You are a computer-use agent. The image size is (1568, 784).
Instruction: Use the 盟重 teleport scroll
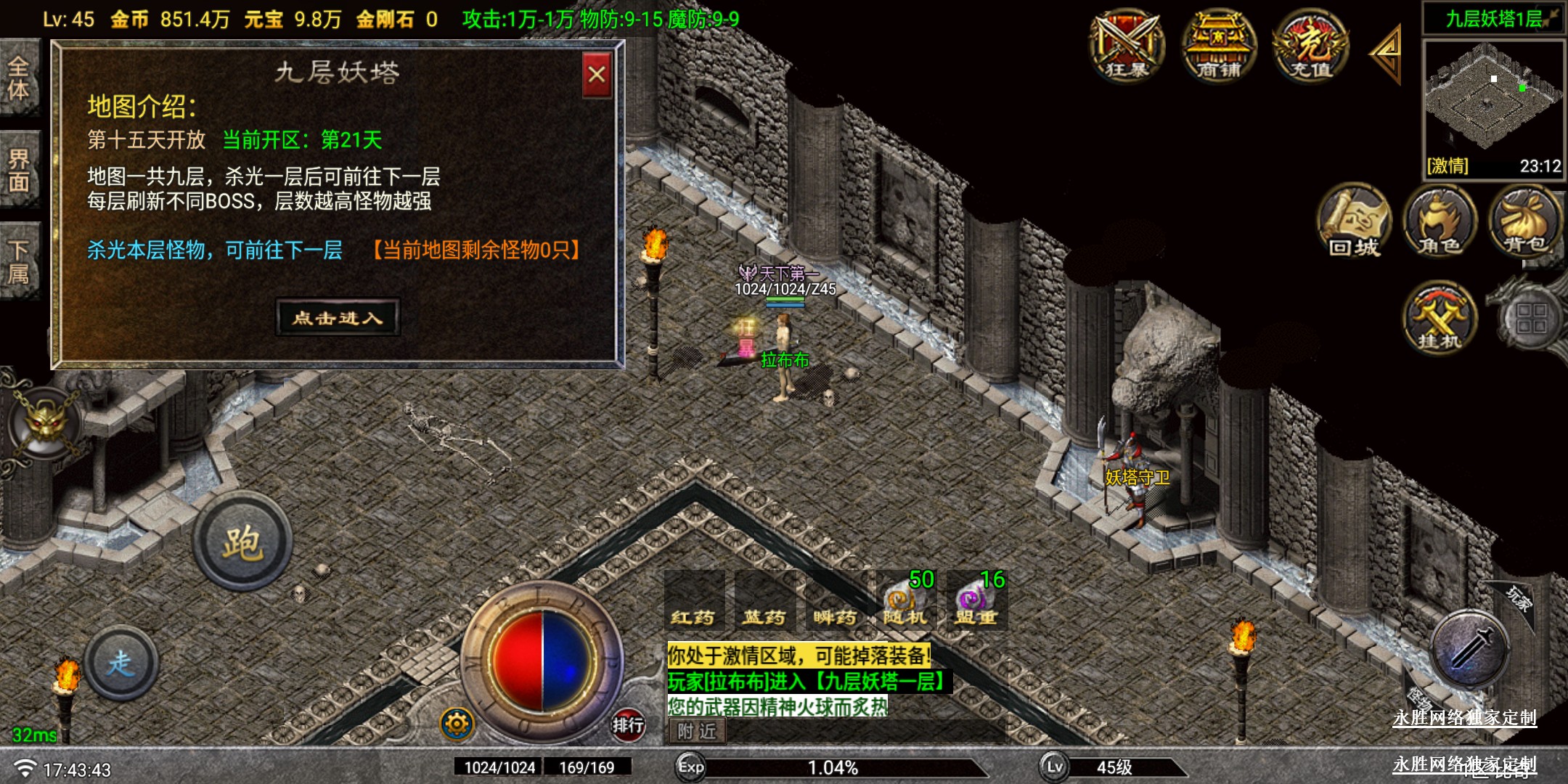coord(975,603)
